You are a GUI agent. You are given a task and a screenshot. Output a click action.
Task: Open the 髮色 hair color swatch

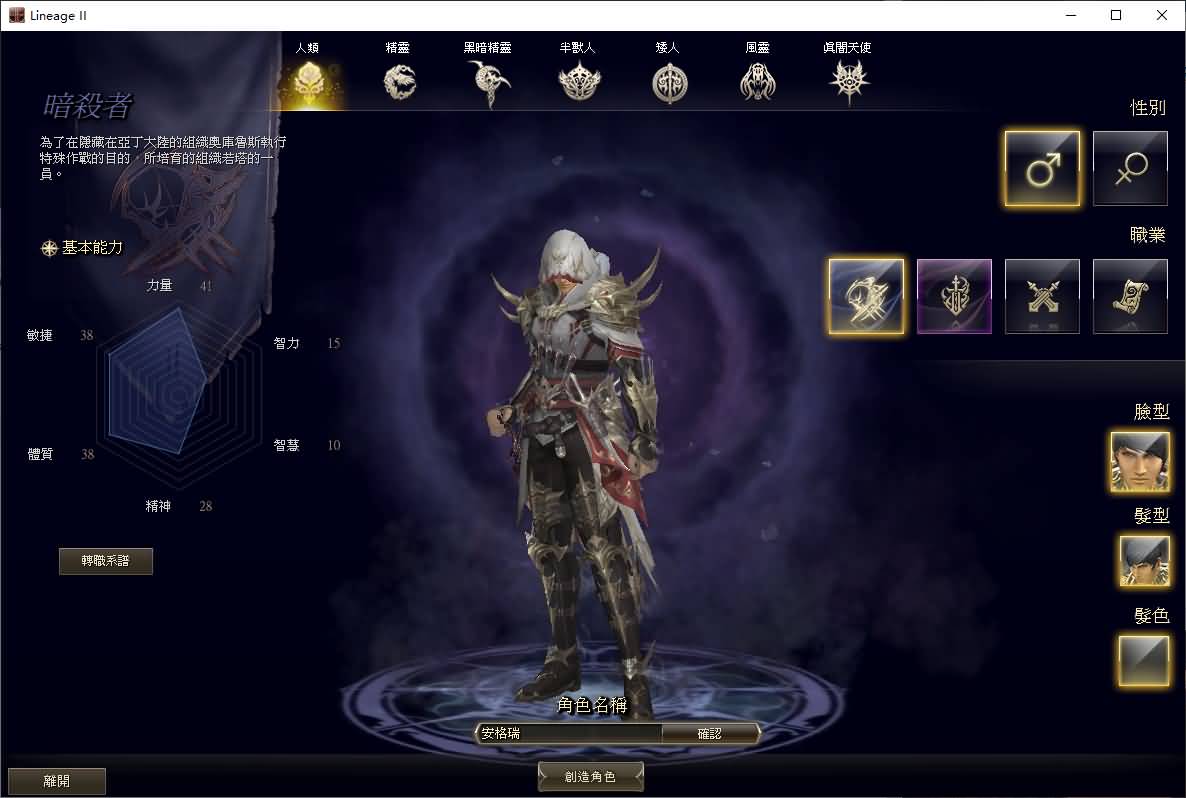1144,660
